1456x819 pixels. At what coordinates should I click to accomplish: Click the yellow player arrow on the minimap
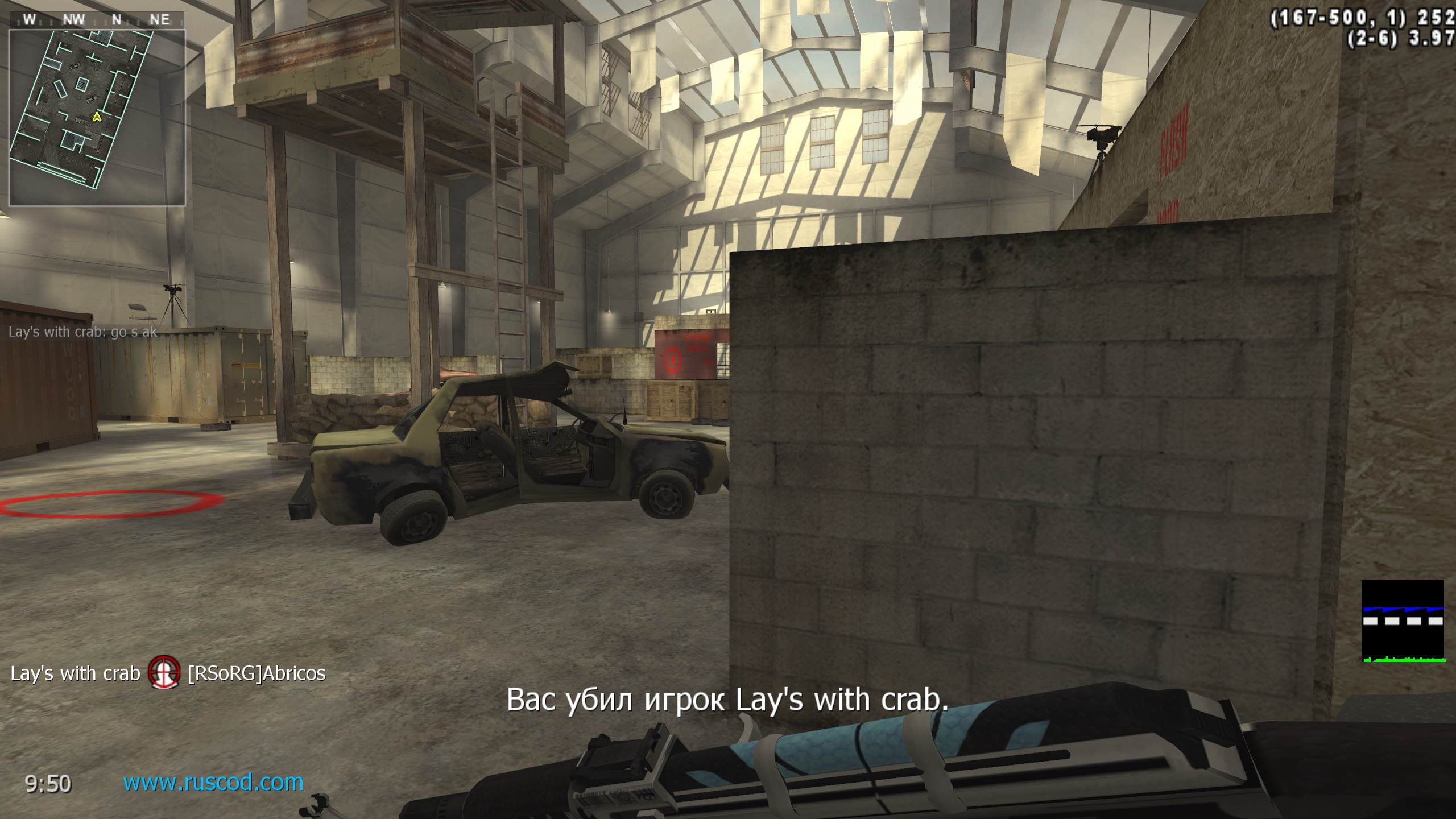[x=97, y=117]
